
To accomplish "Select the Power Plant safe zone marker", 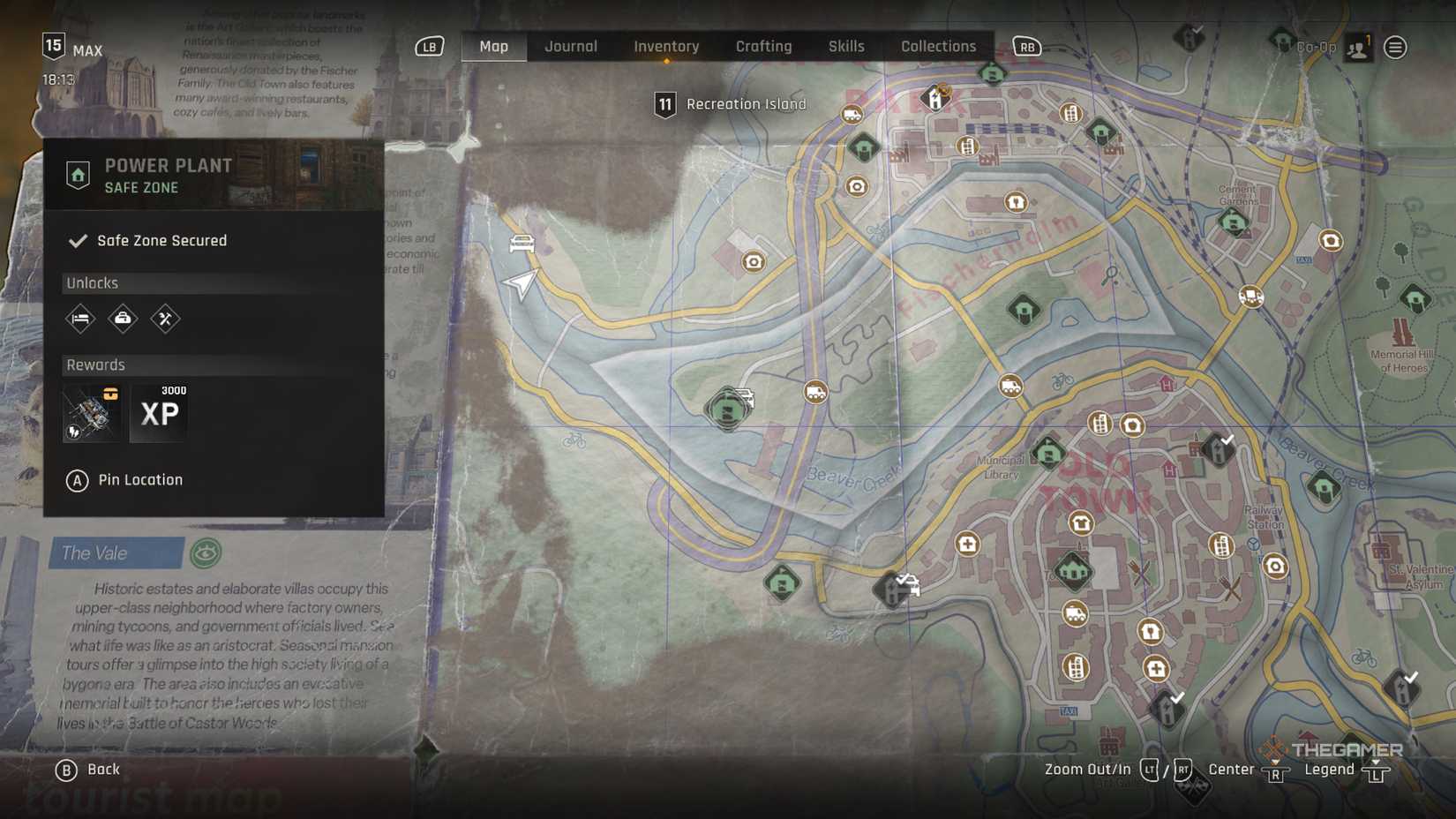I will tap(727, 410).
